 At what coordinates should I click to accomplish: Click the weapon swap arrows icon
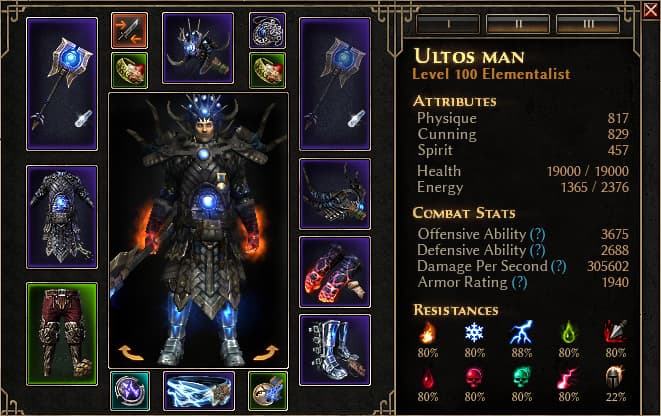coord(129,30)
